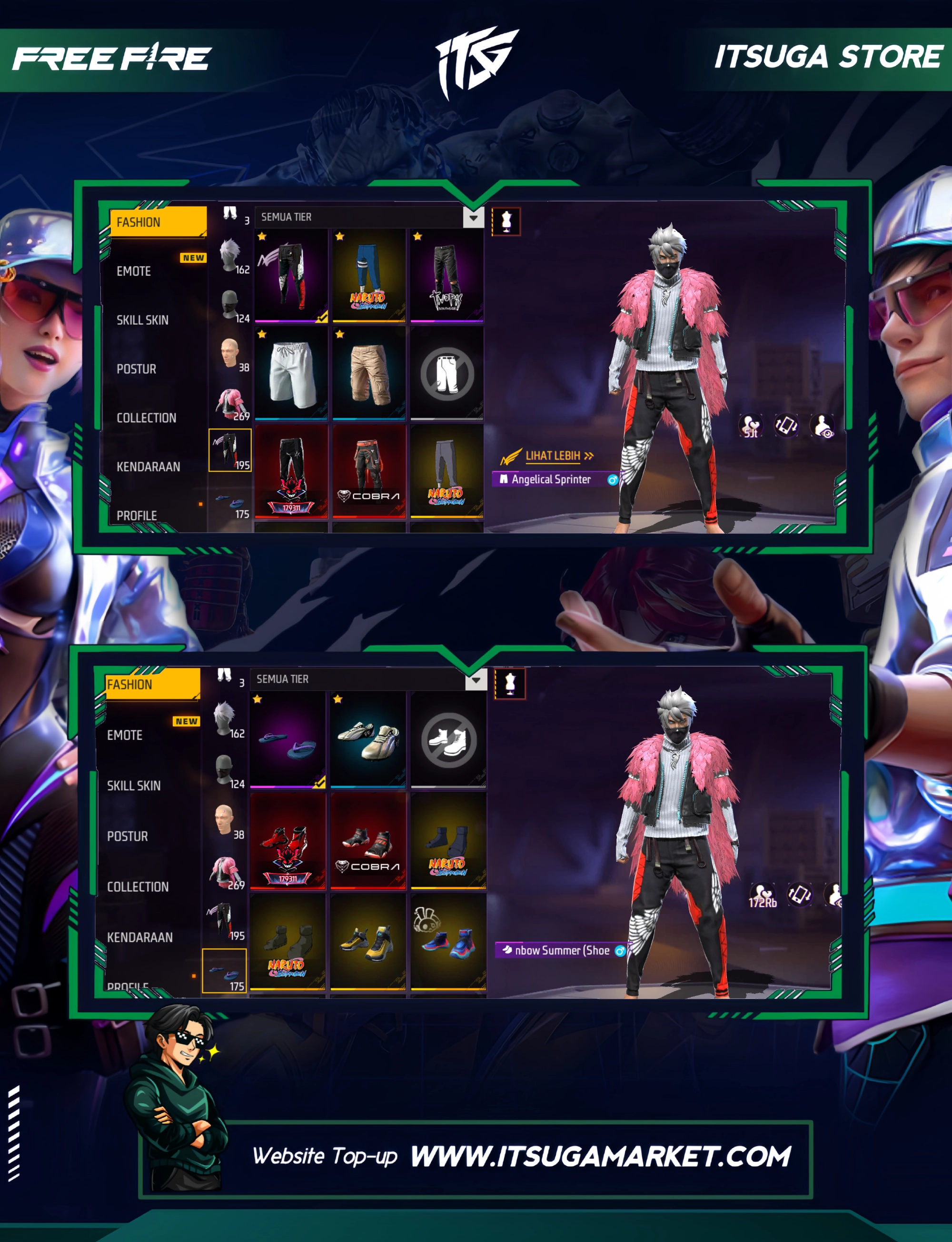Choose the black ripped TWOPK pants
Image resolution: width=952 pixels, height=1242 pixels.
tap(446, 276)
